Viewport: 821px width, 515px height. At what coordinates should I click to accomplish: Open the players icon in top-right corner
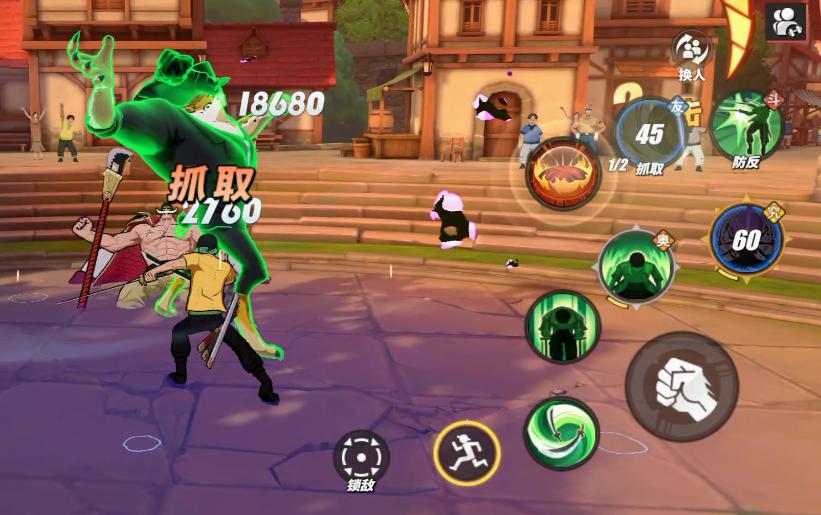pos(786,22)
